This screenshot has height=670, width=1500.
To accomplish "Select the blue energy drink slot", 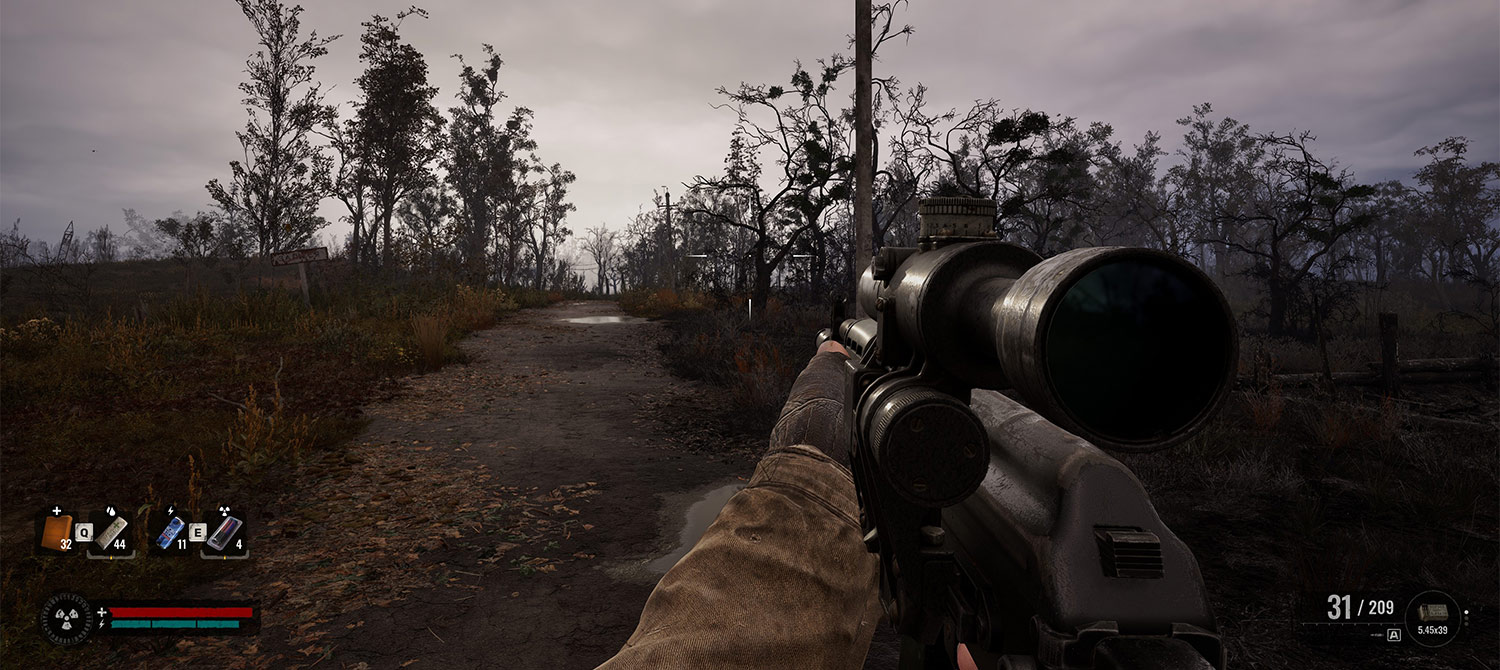I will pyautogui.click(x=171, y=532).
